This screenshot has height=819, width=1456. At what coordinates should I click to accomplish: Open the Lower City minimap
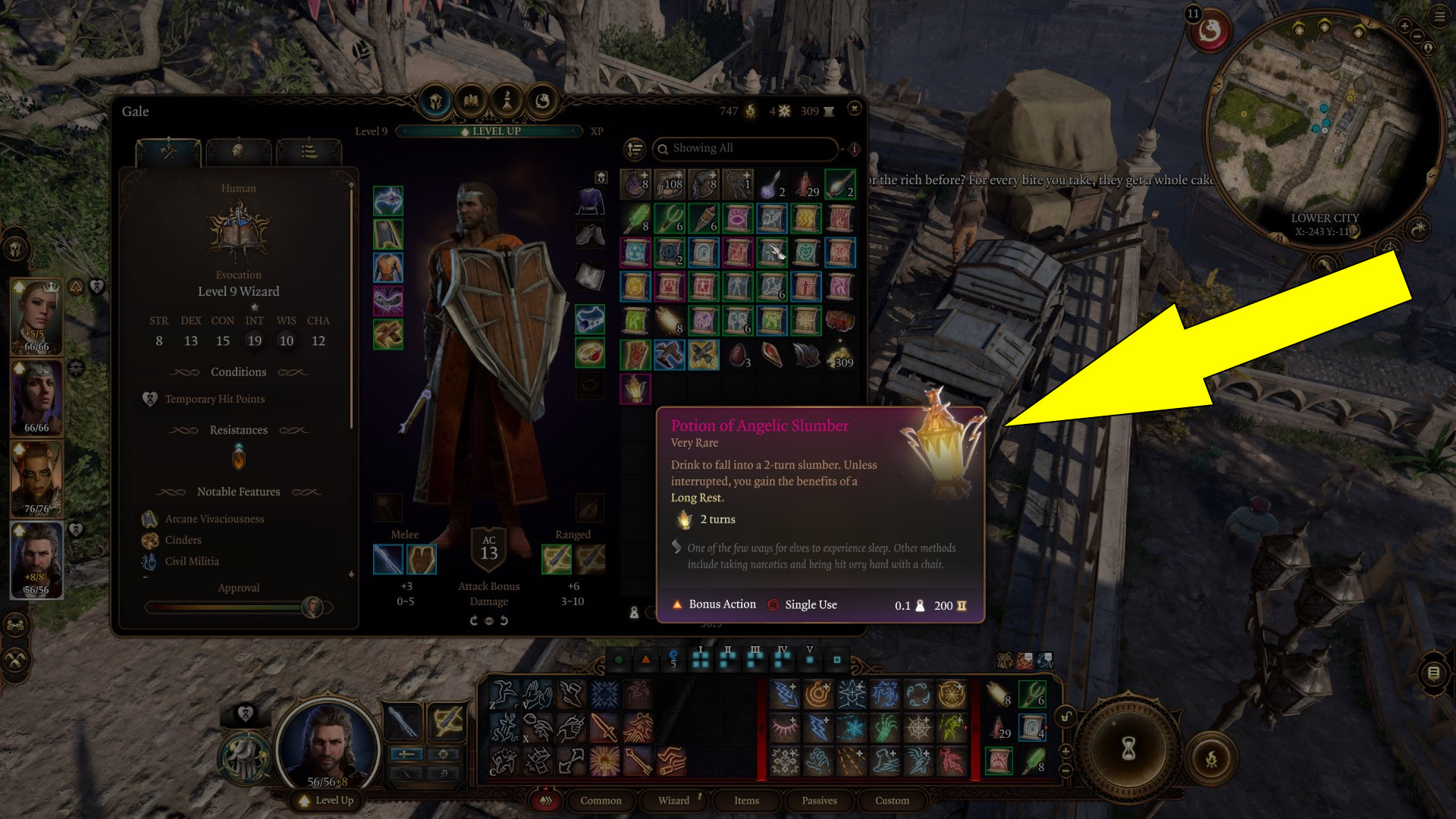(x=1323, y=129)
